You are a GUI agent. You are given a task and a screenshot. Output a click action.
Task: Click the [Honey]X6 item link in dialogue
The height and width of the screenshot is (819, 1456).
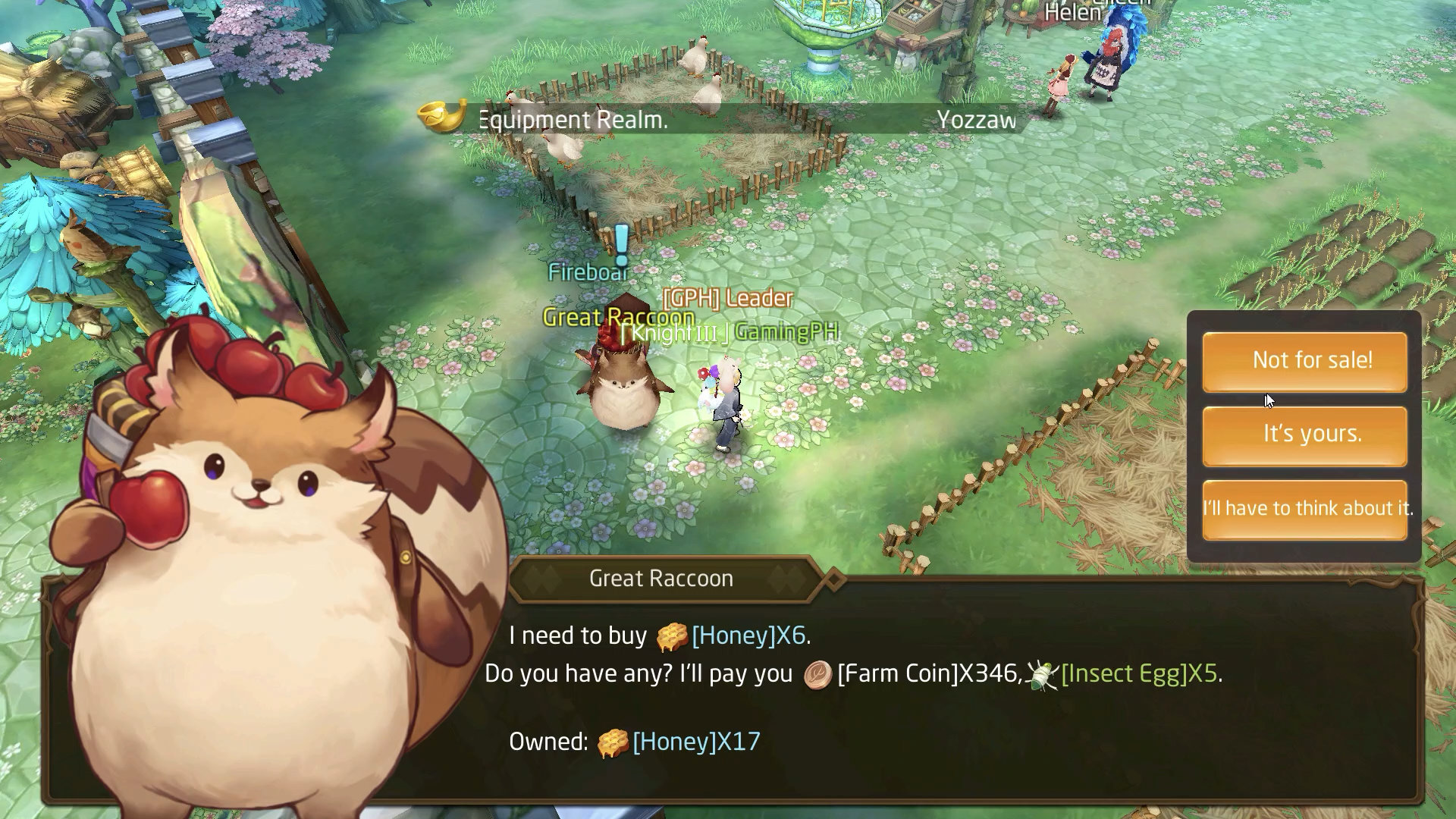[x=748, y=635]
